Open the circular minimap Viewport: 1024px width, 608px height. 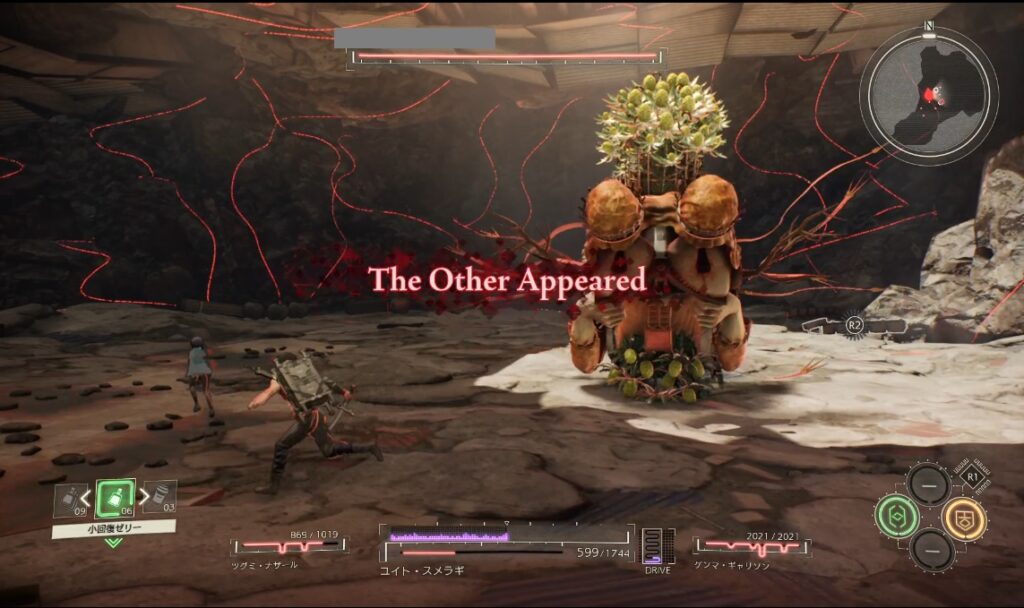tap(928, 96)
